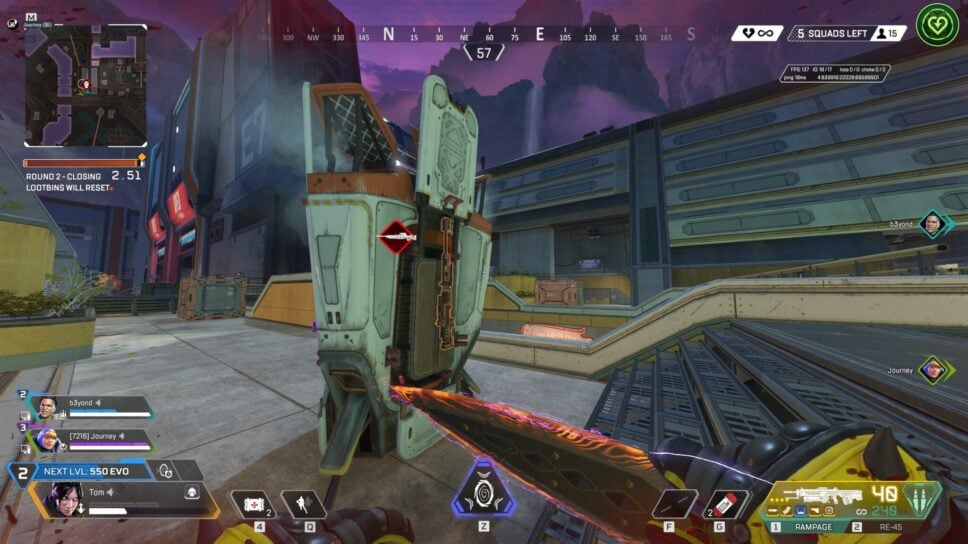Use the red thermite grenade slot
This screenshot has height=544, width=968.
[727, 504]
